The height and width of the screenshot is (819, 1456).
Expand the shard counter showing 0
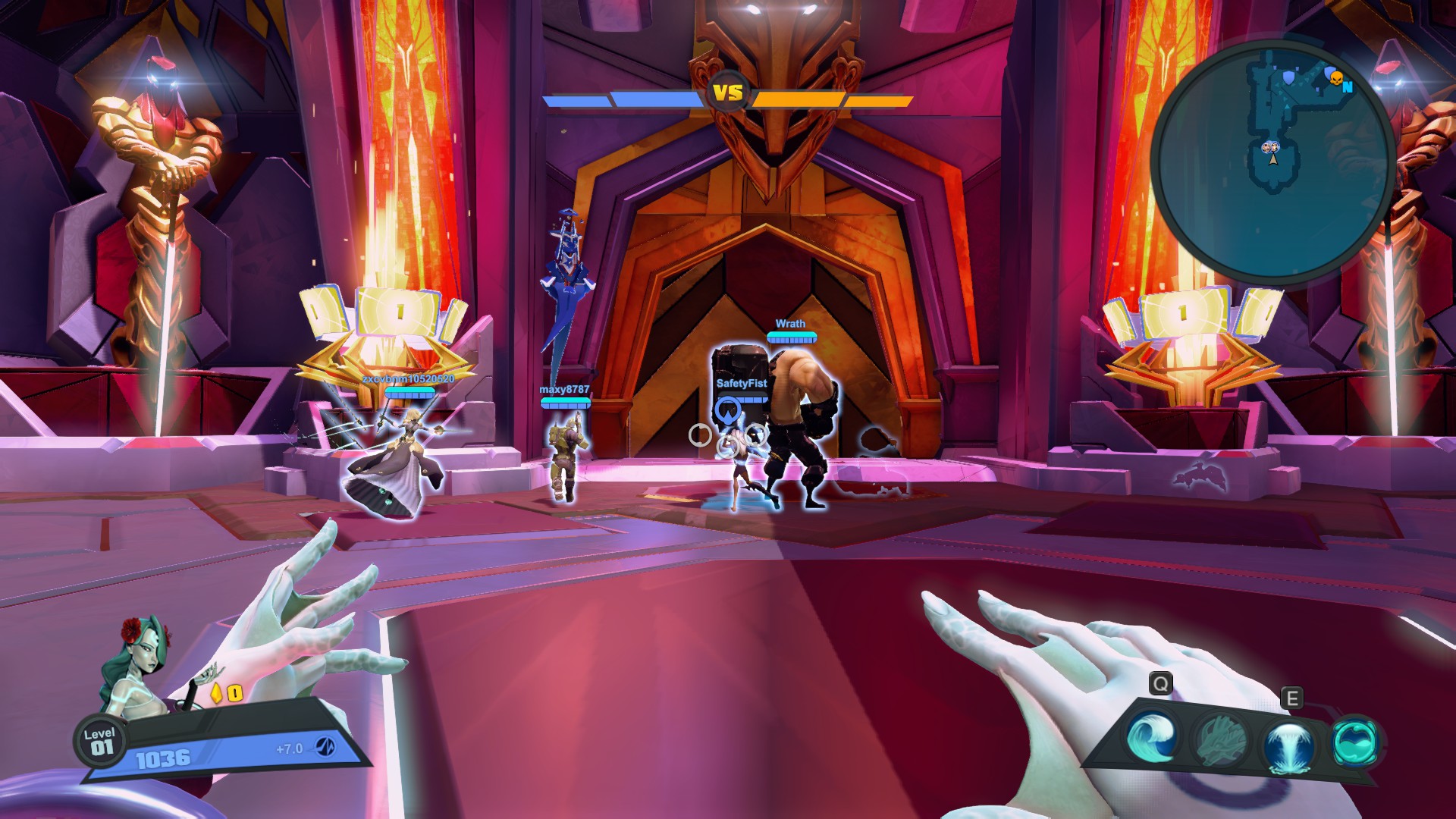(x=236, y=693)
